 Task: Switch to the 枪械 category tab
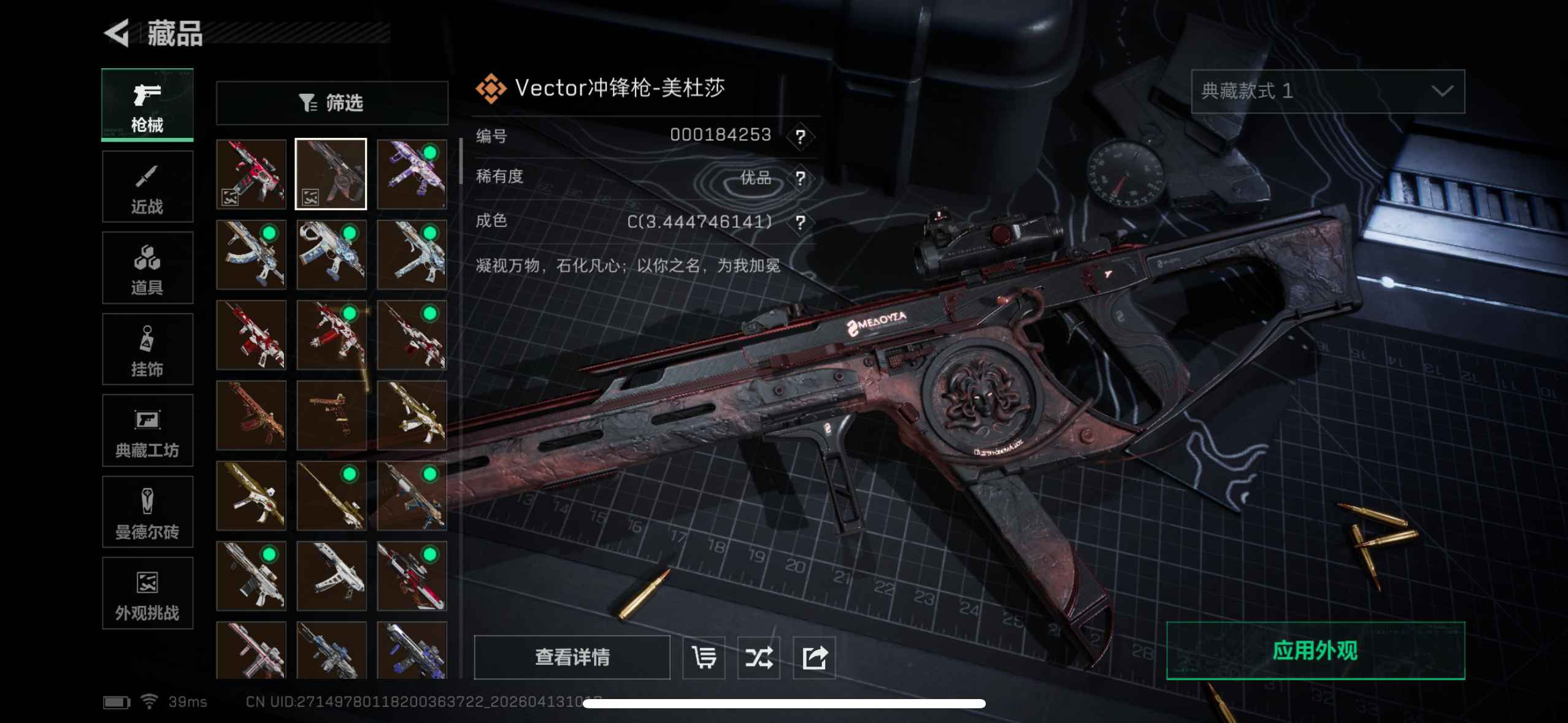tap(147, 105)
